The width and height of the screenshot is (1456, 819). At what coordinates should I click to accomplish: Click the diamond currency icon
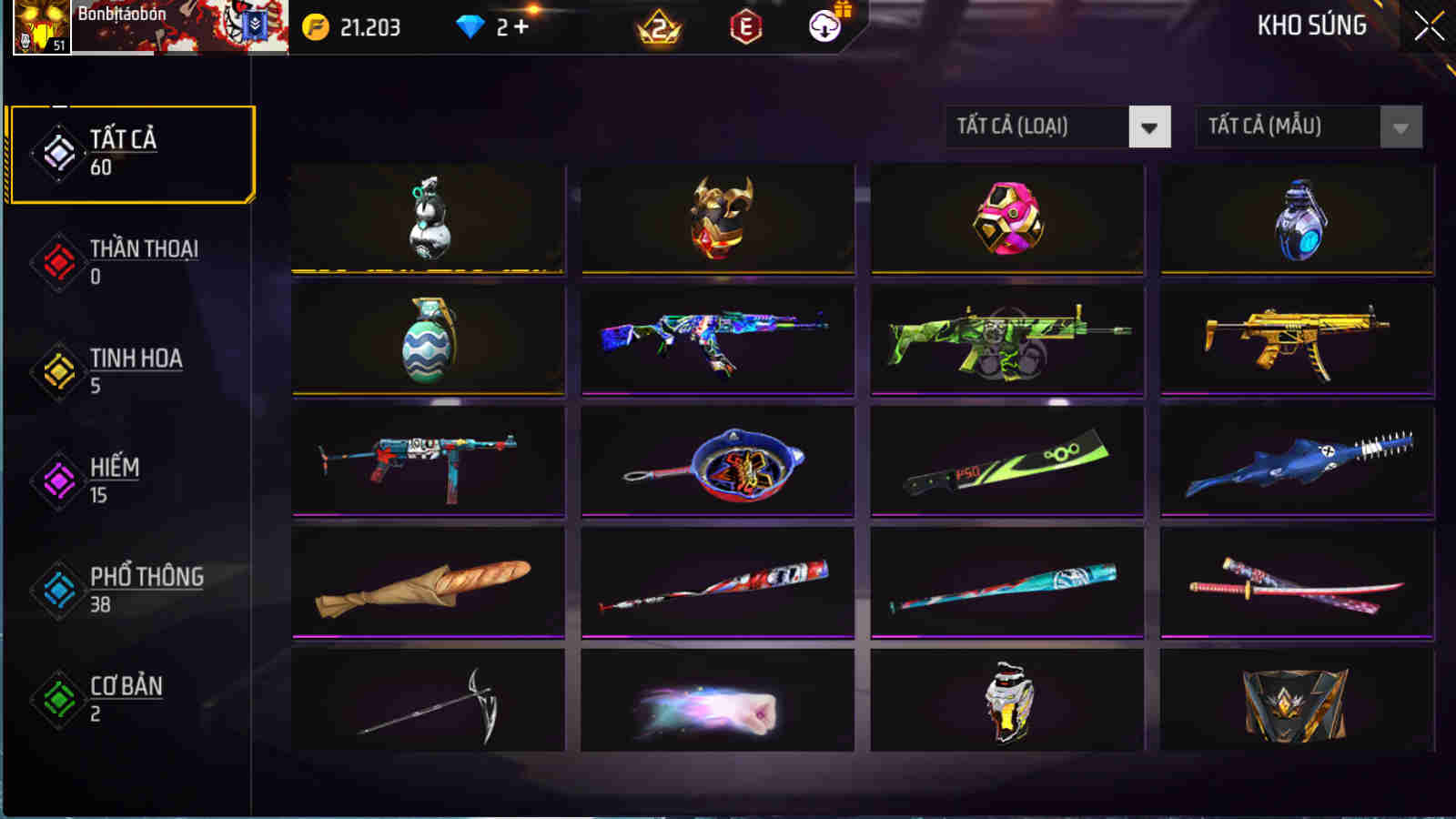click(467, 26)
